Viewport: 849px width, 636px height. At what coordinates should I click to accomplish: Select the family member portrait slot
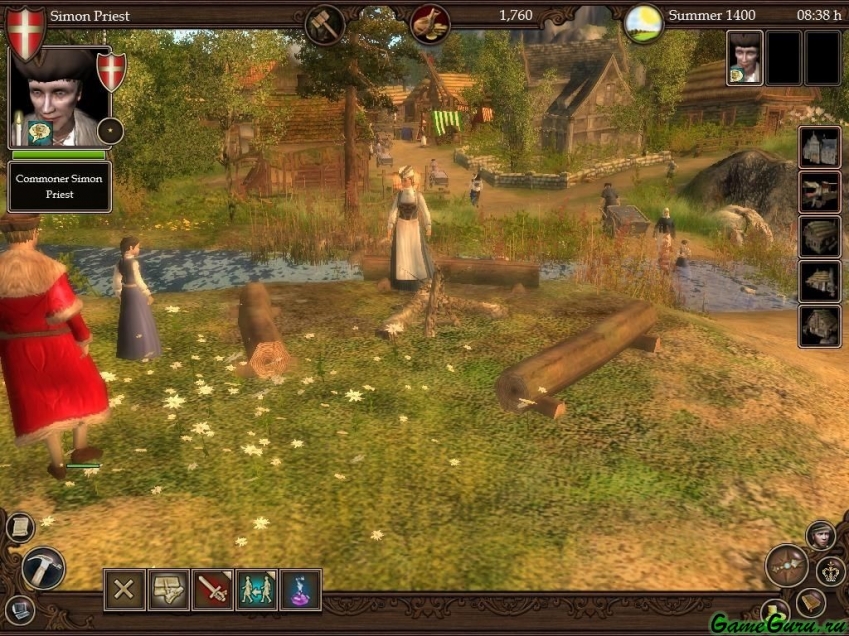(x=744, y=57)
